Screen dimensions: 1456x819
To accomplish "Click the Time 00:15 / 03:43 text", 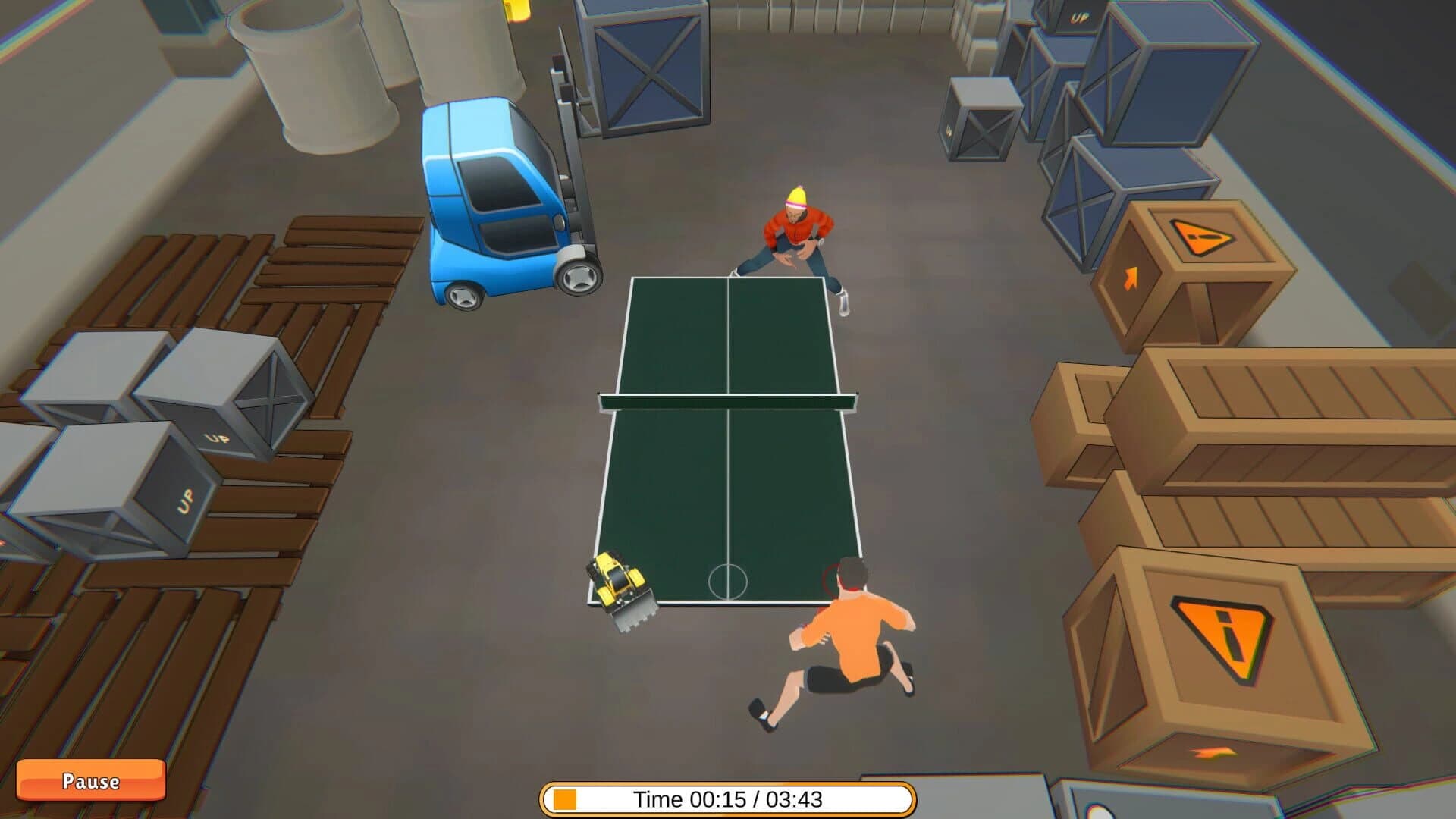I will click(726, 797).
